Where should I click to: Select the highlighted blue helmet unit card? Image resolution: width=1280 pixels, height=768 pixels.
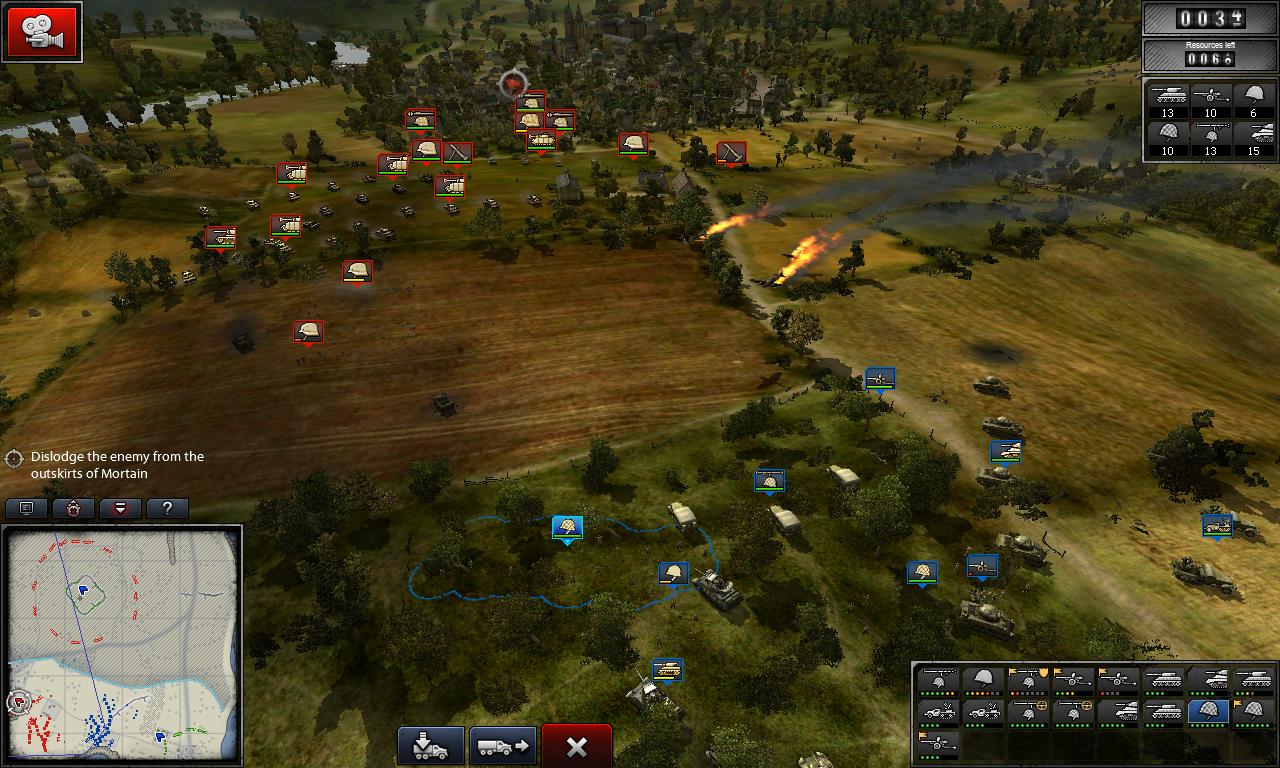click(x=1208, y=712)
